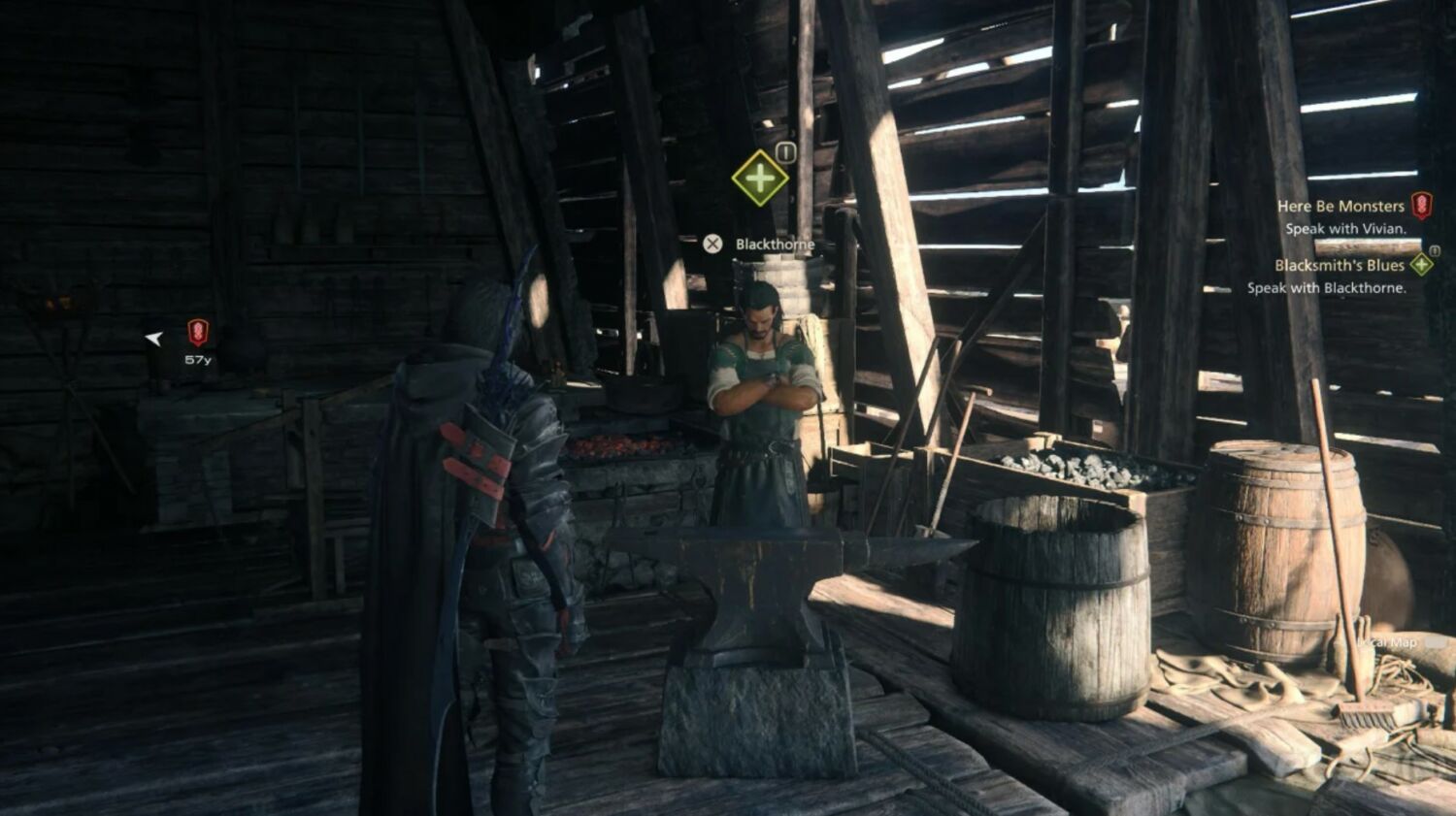Choose the Blackthorne interaction label
The height and width of the screenshot is (816, 1456).
pyautogui.click(x=774, y=245)
